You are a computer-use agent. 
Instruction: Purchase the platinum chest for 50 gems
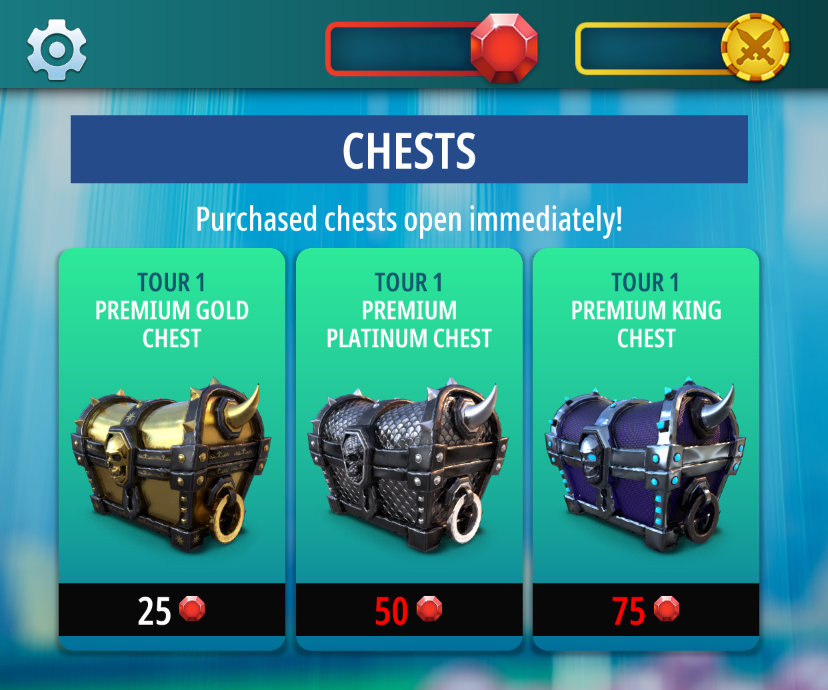pos(409,610)
